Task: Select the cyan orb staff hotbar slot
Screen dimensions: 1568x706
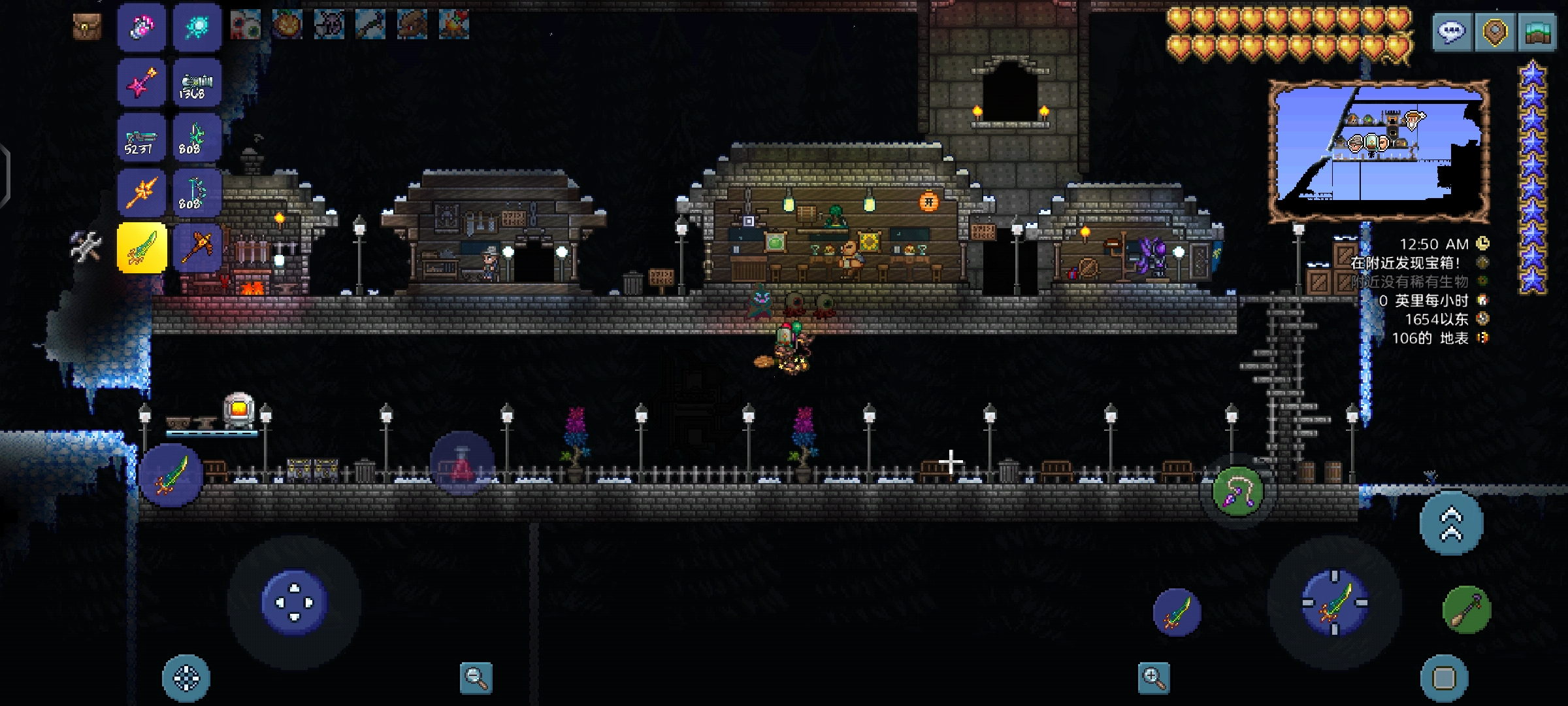Action: click(x=197, y=27)
